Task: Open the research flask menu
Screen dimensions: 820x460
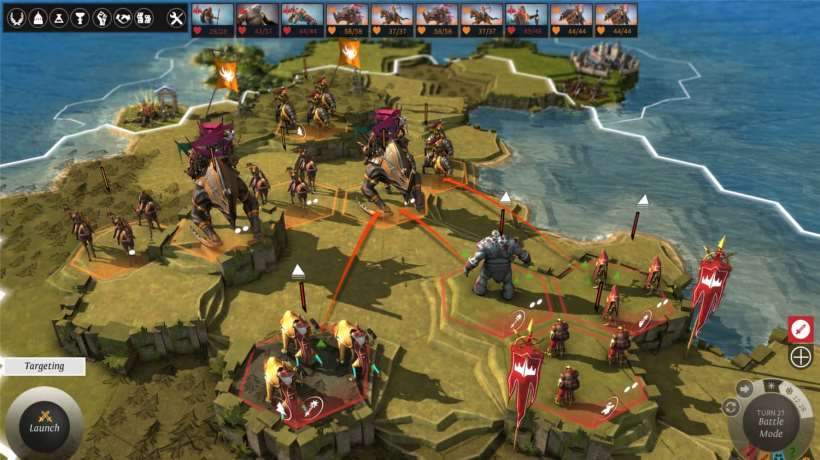Action: [x=58, y=18]
